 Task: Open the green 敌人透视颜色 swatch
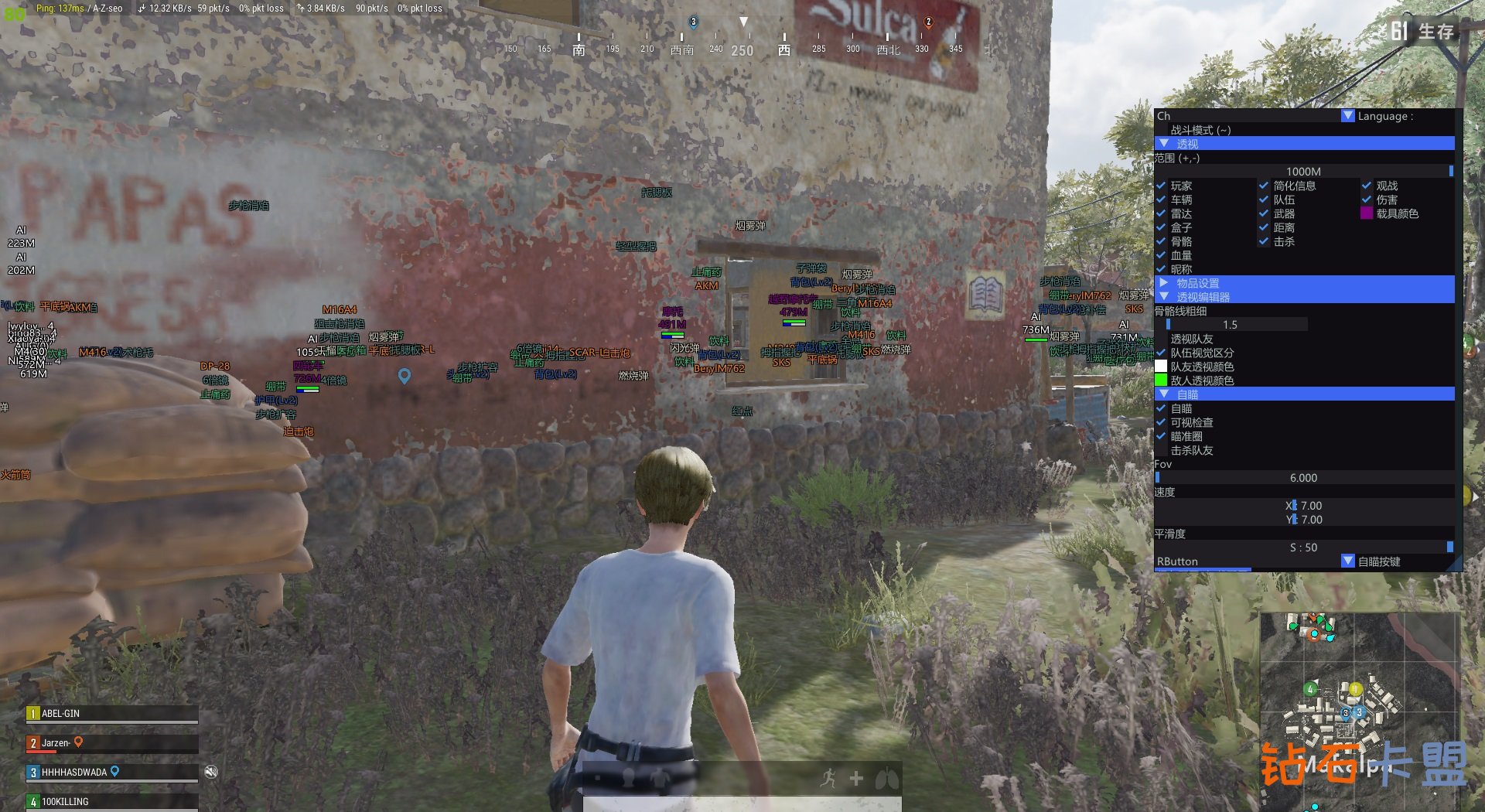[1161, 380]
